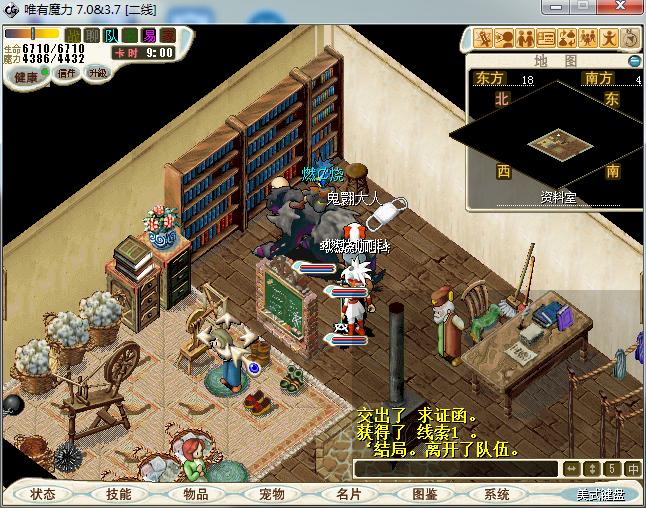Open the 技能 skills menu
The width and height of the screenshot is (646, 508).
point(119,494)
